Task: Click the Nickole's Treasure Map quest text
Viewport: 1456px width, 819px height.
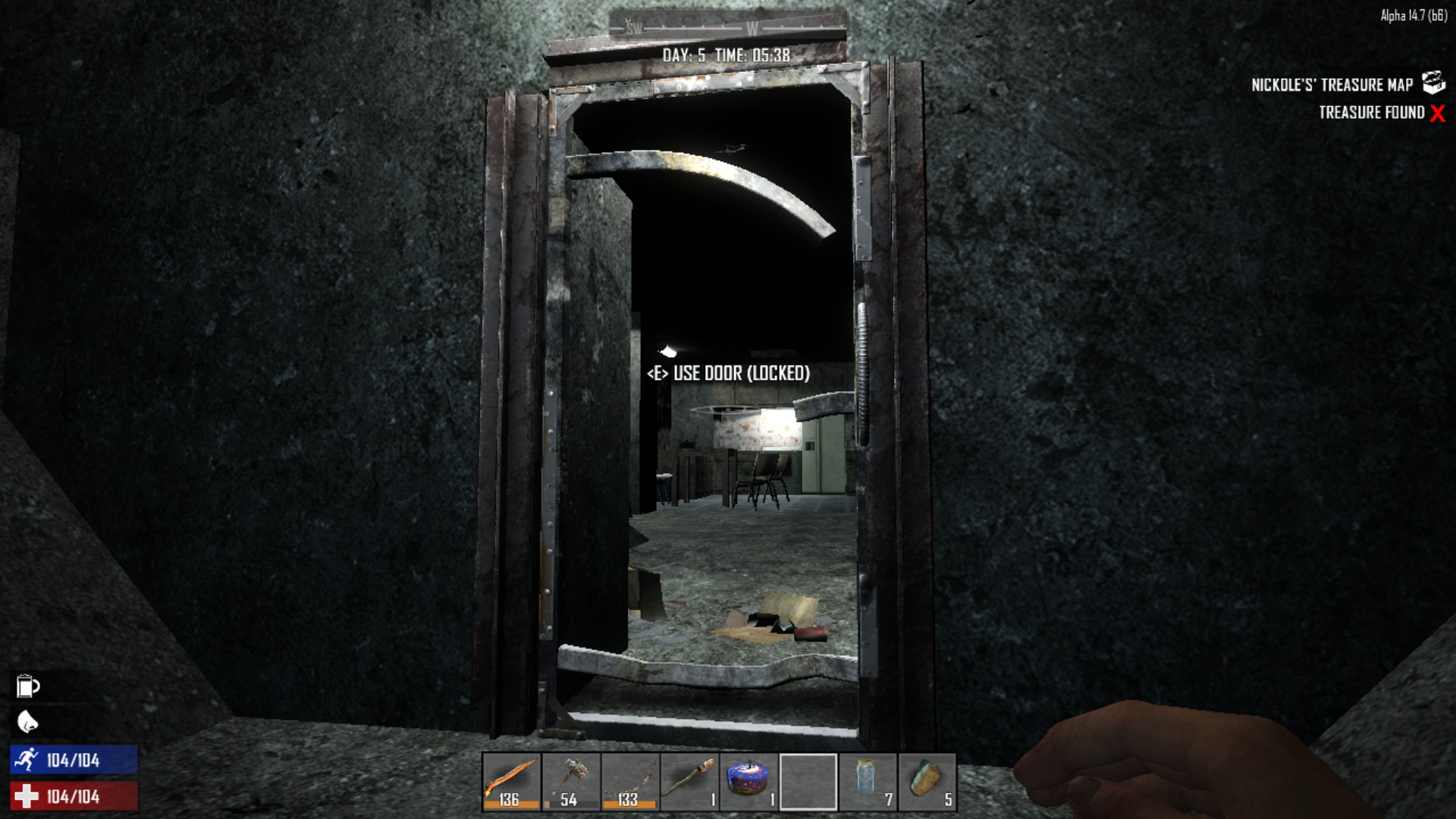Action: pos(1332,85)
